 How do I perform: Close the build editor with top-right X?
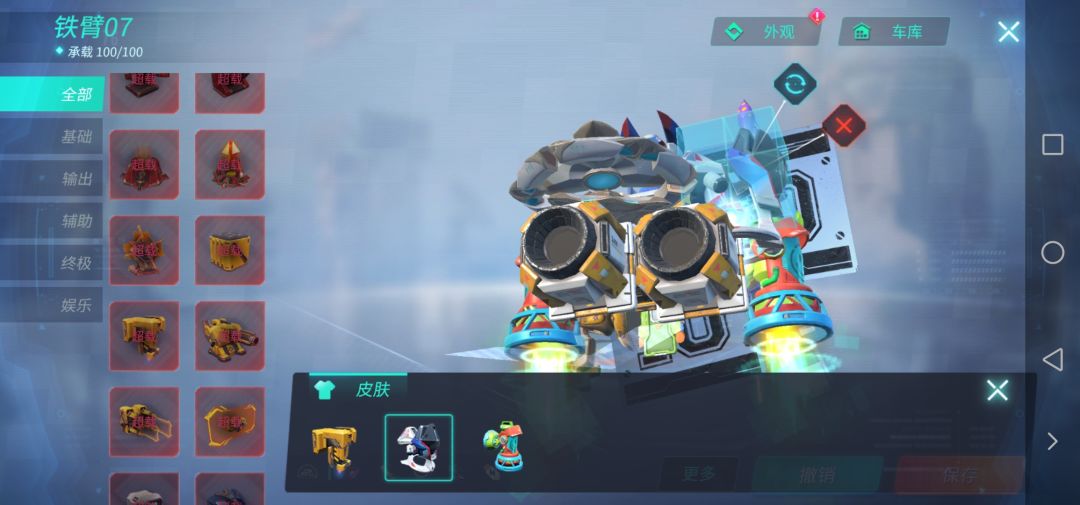pyautogui.click(x=1008, y=32)
